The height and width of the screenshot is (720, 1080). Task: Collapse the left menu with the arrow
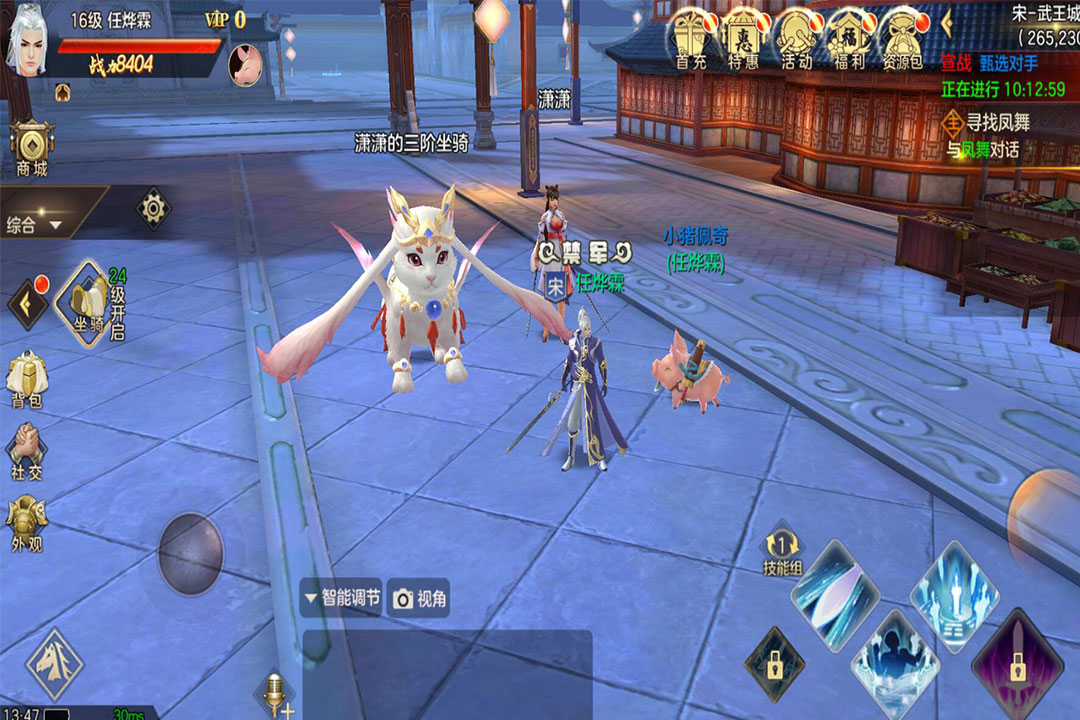click(x=26, y=302)
